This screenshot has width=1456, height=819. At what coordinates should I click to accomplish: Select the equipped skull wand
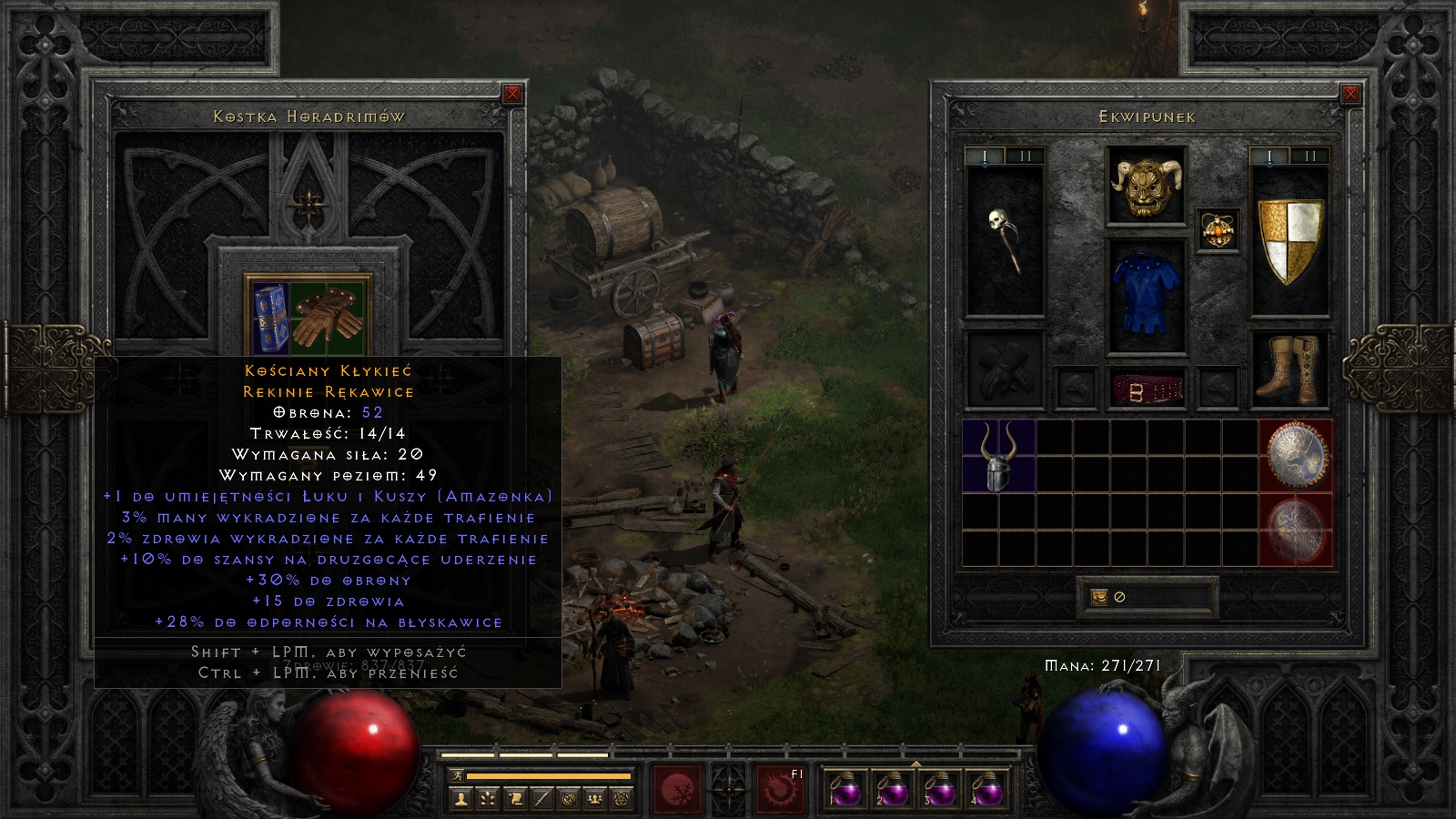coord(1004,239)
